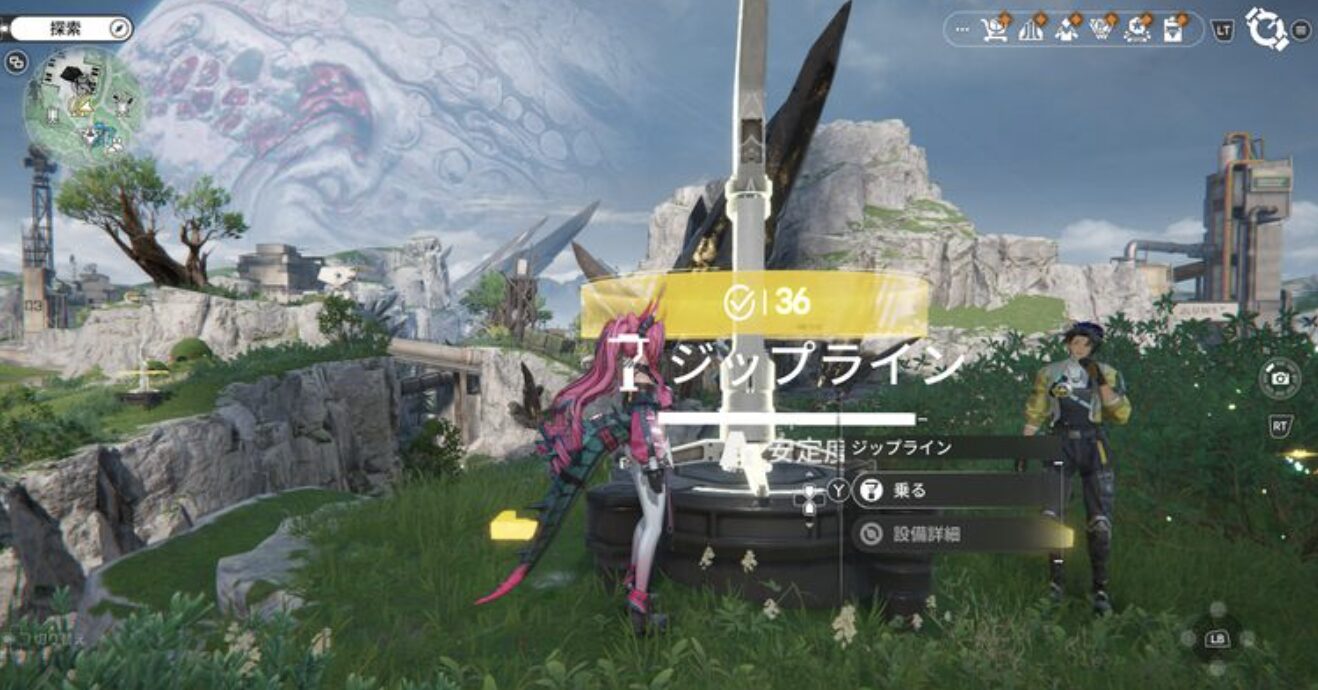Select the 探索 exploration mode pill
Viewport: 1318px width, 690px height.
click(68, 29)
